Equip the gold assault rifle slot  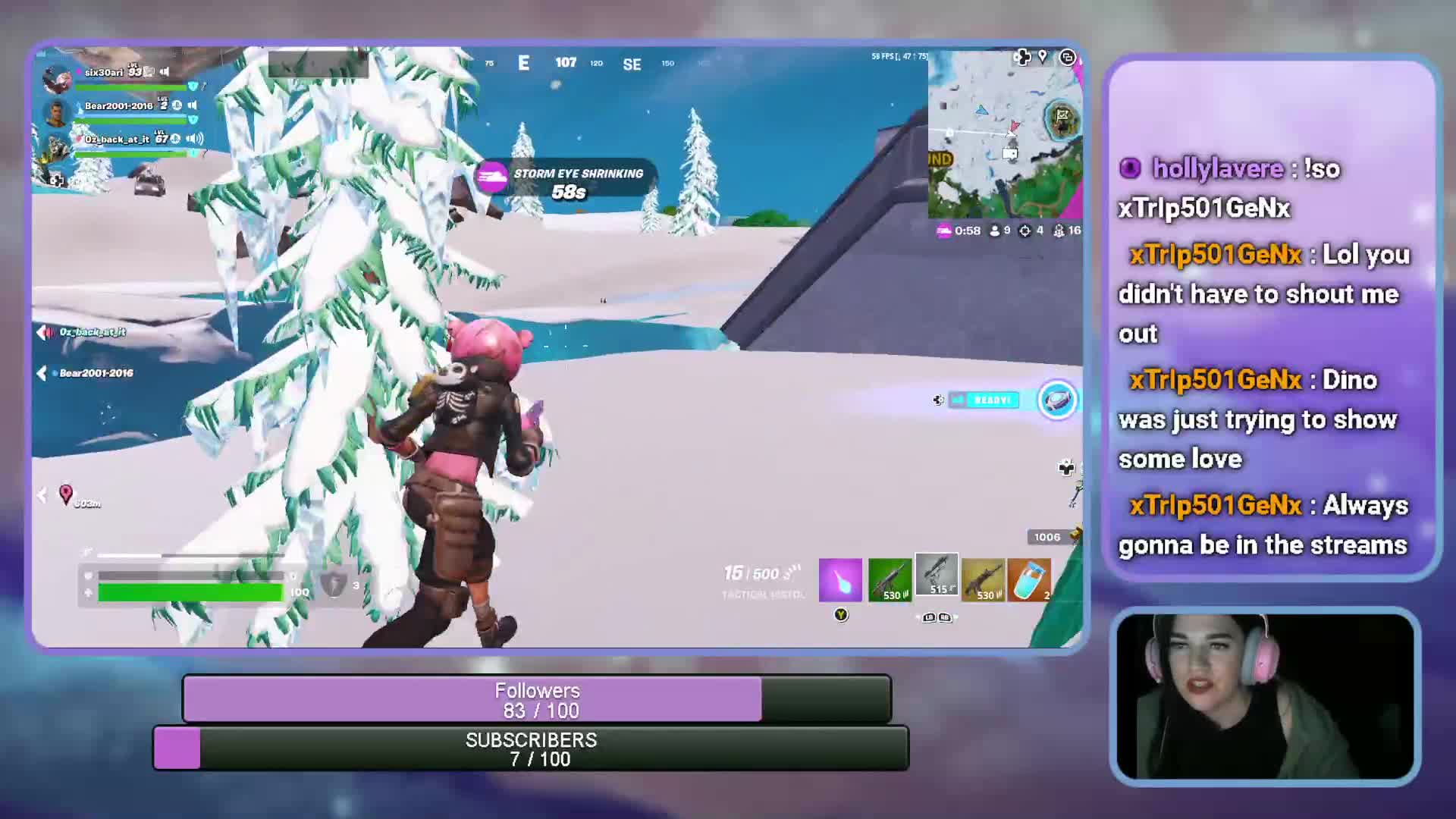[x=983, y=580]
